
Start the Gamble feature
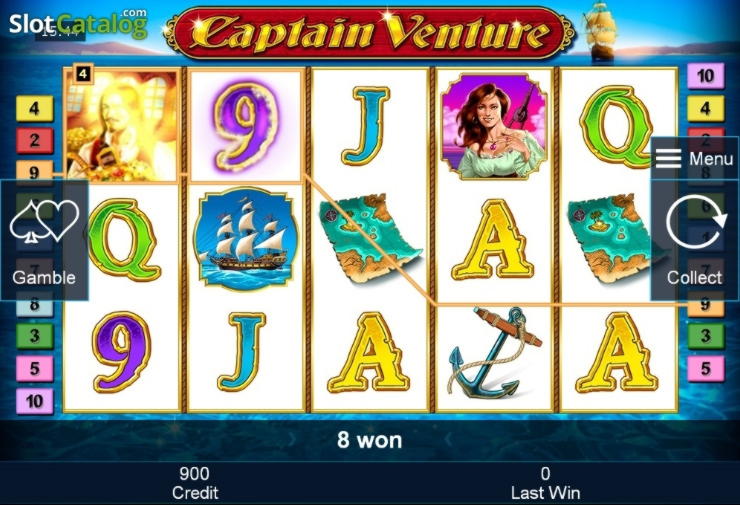[44, 240]
